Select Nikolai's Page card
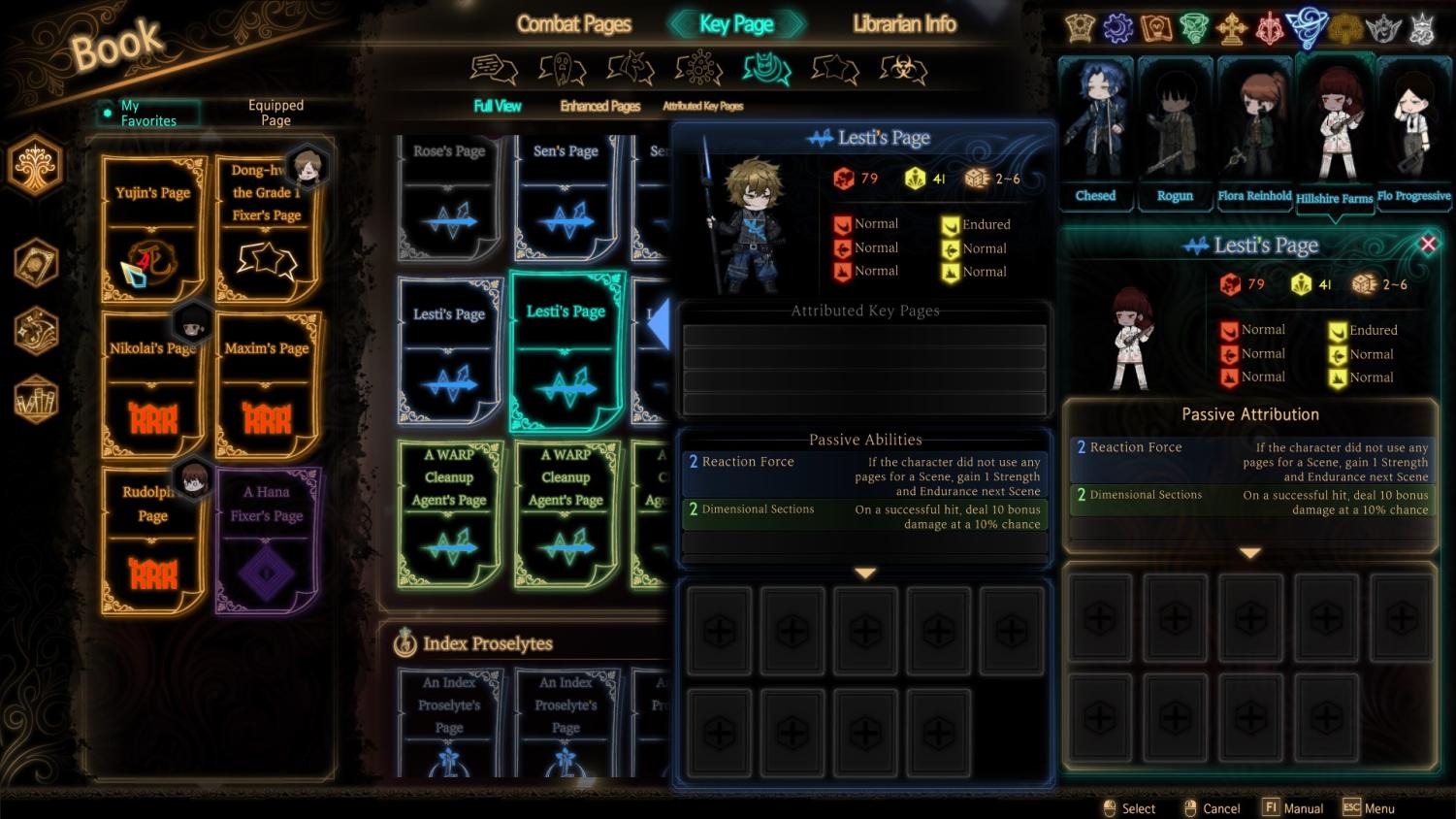Viewport: 1456px width, 819px height. point(153,384)
